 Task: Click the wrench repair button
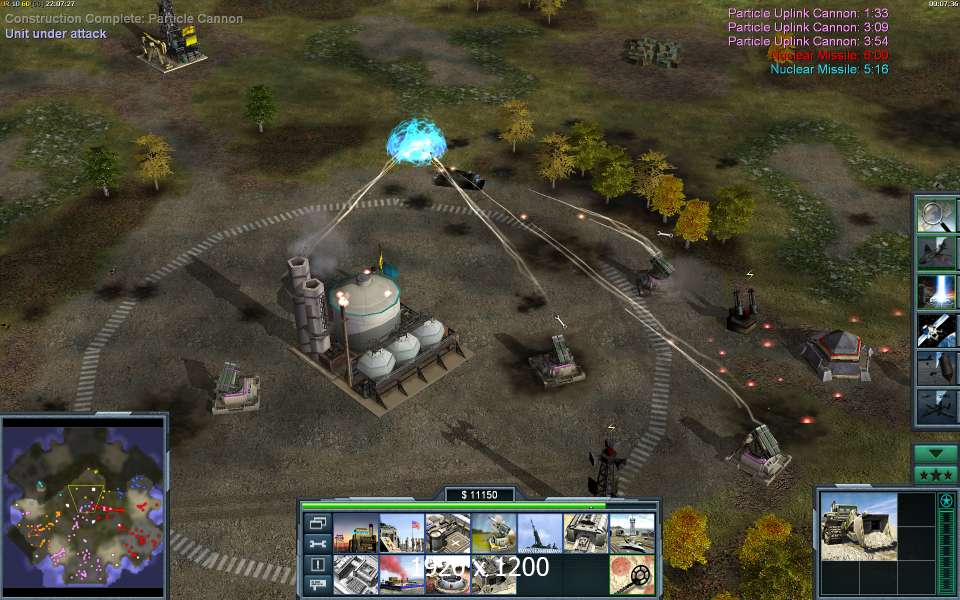tap(317, 543)
